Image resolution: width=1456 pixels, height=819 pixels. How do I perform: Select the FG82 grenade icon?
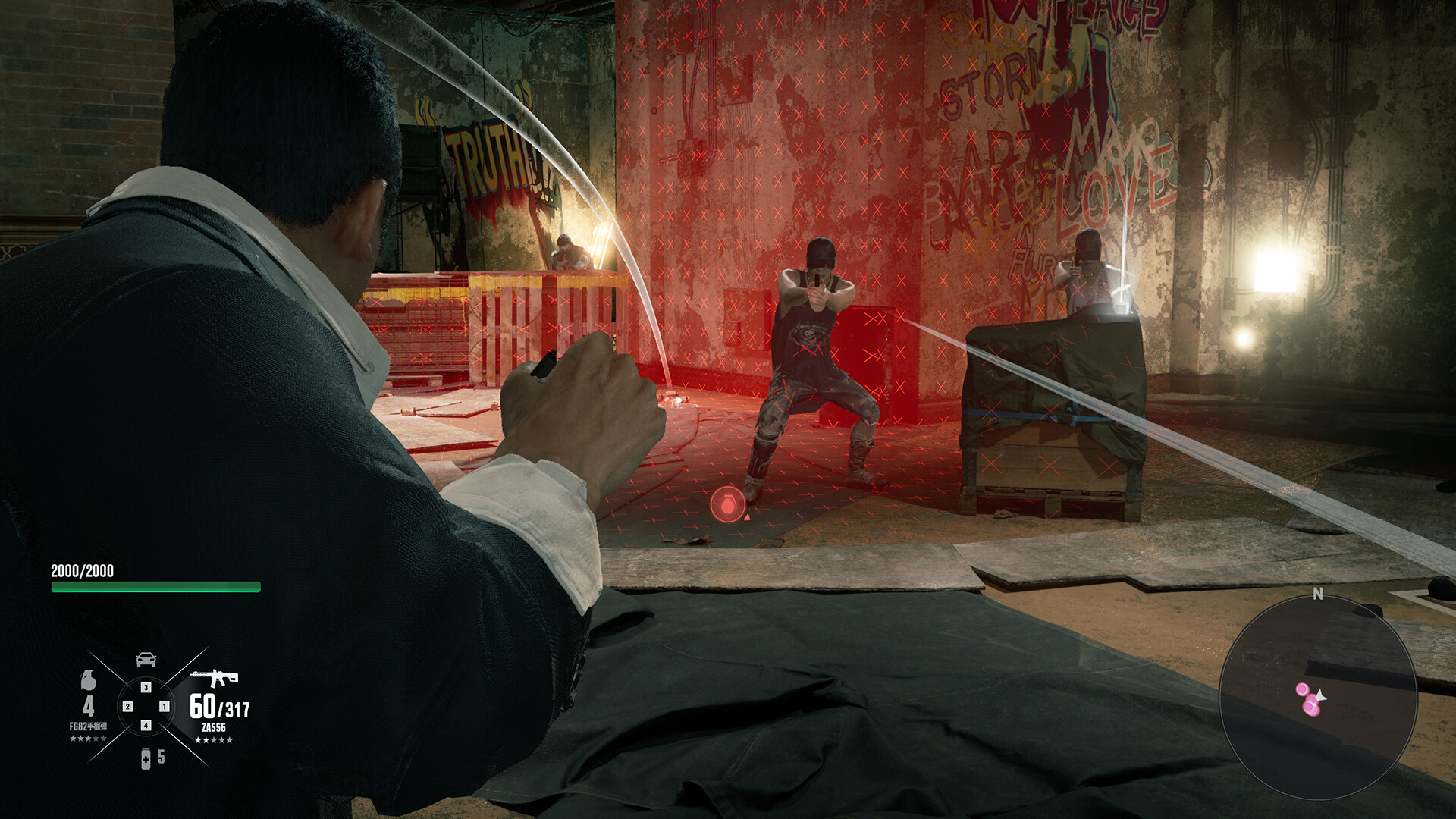[89, 679]
